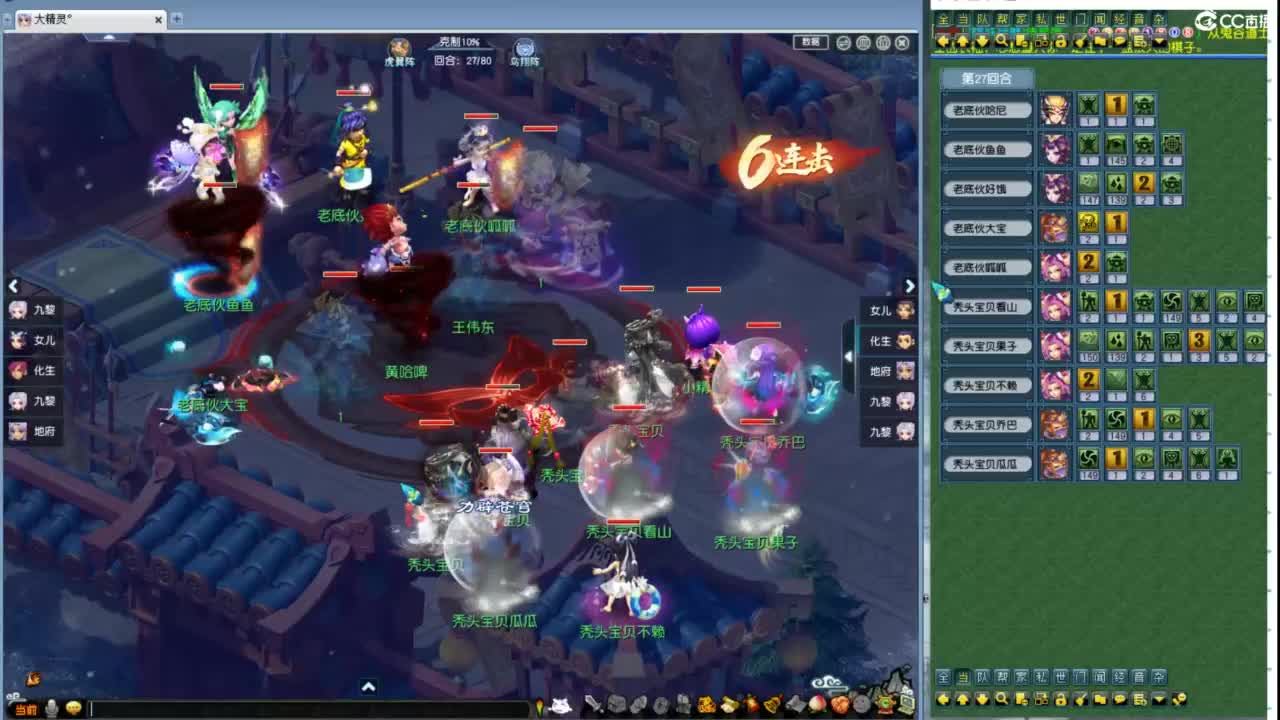Click the 数据 button at top right of battle

(810, 41)
